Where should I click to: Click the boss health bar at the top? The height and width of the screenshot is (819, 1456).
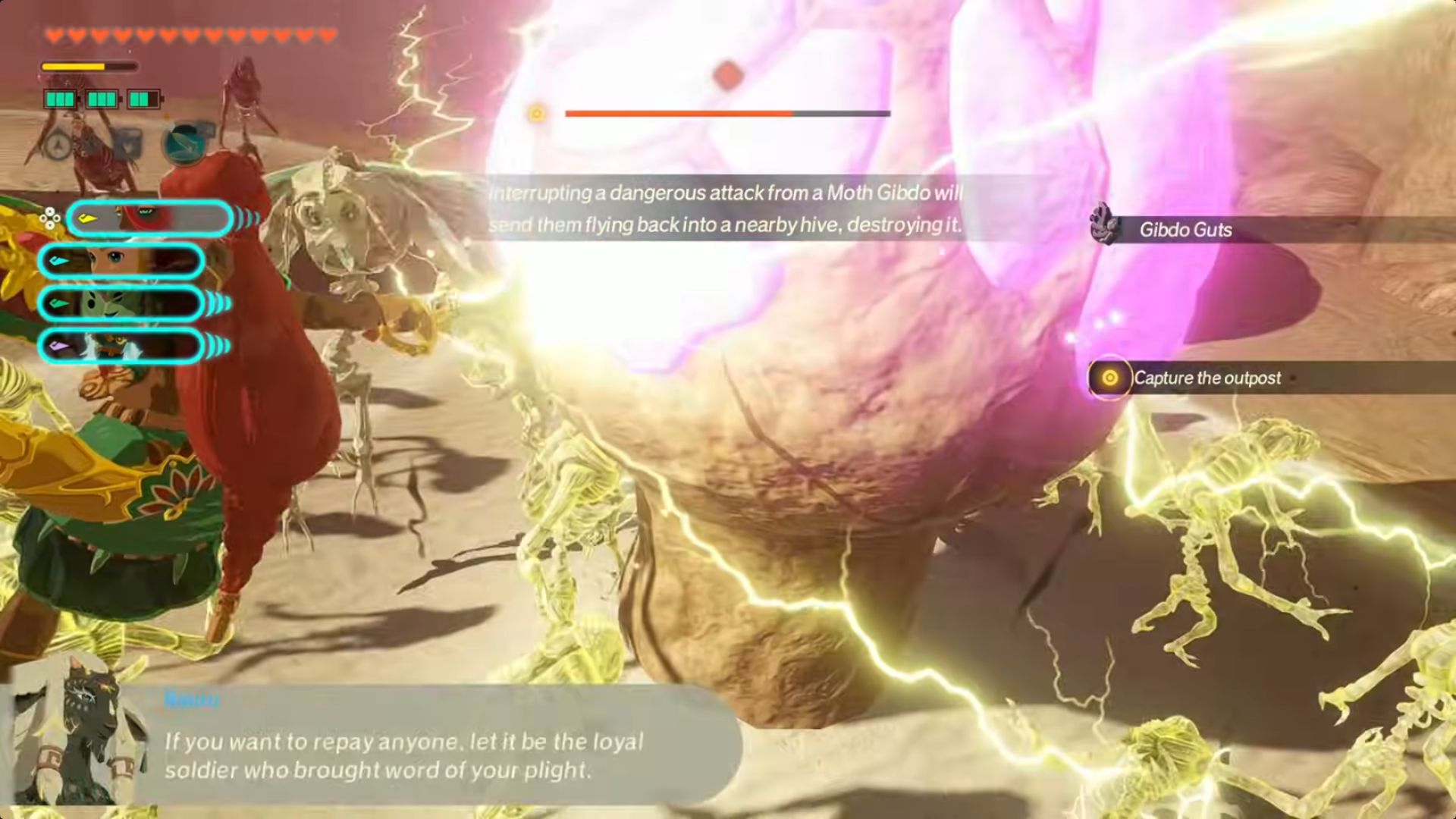(x=728, y=113)
